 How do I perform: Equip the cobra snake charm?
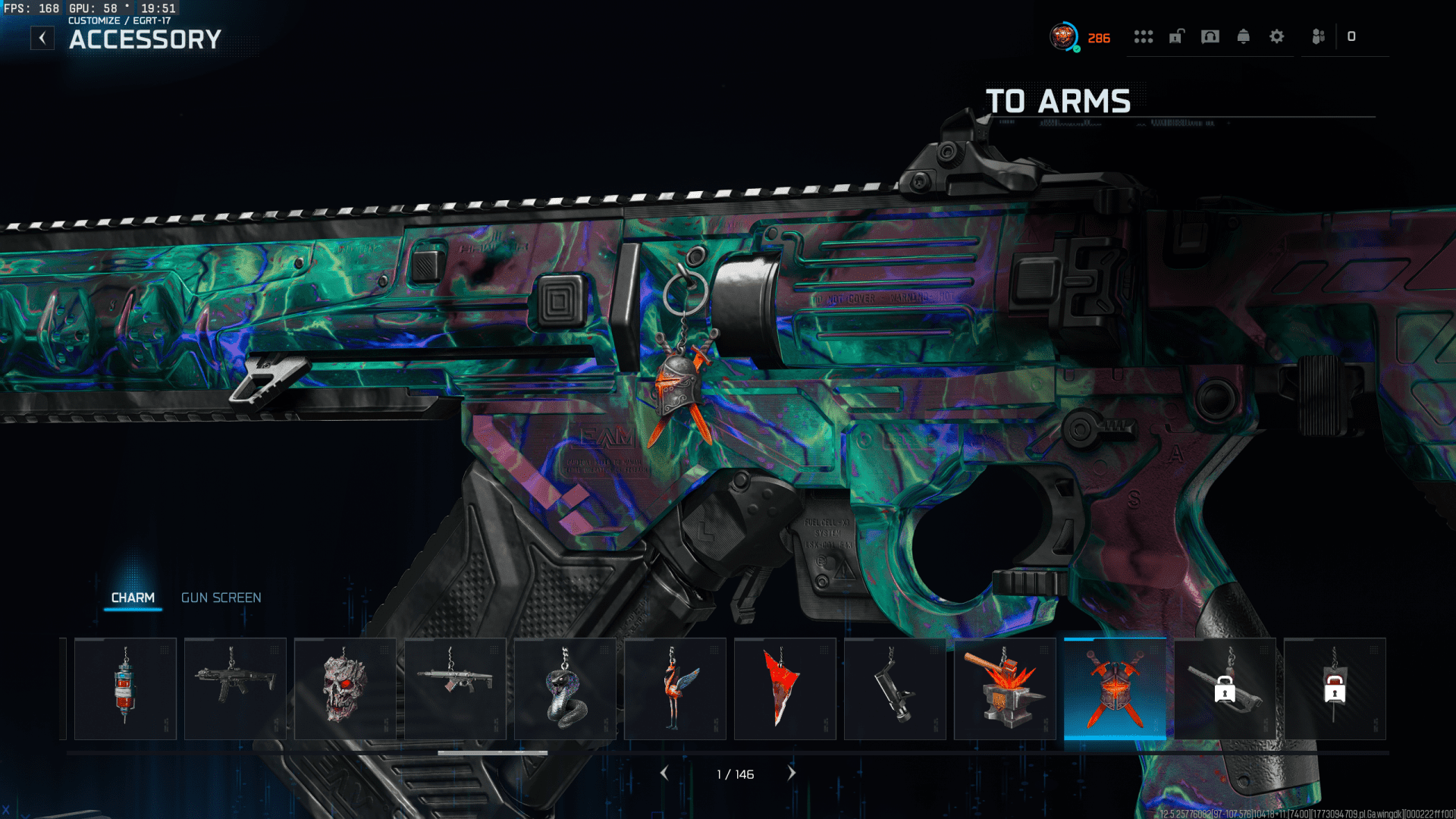pyautogui.click(x=565, y=689)
